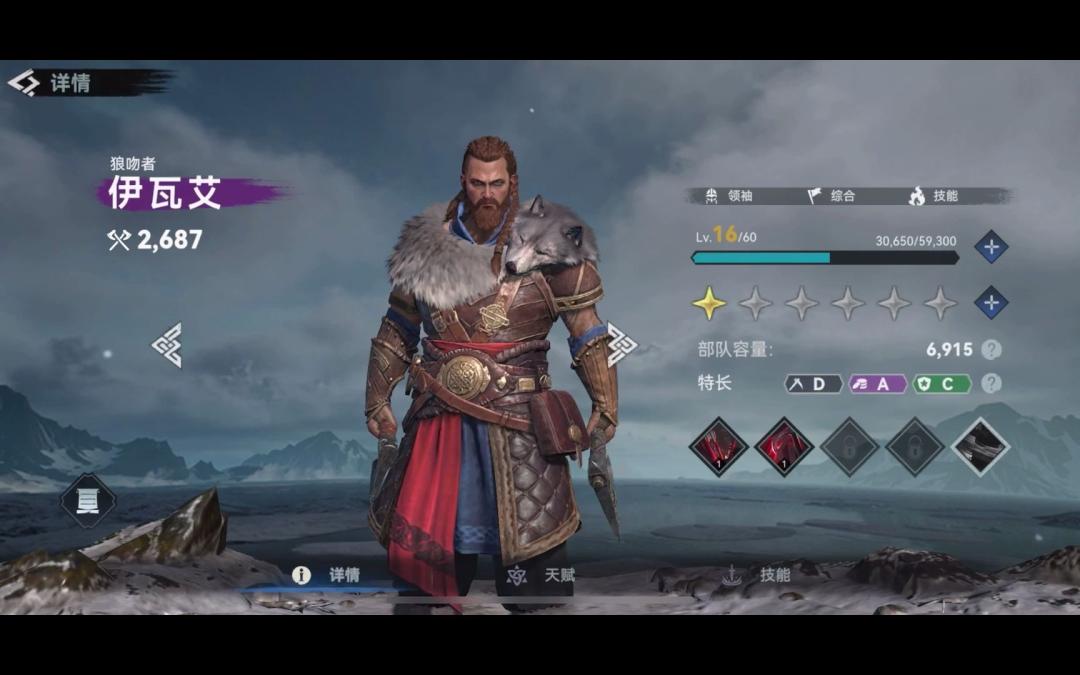This screenshot has width=1080, height=675.
Task: Select the 详情 tab at the bottom
Action: (x=328, y=575)
